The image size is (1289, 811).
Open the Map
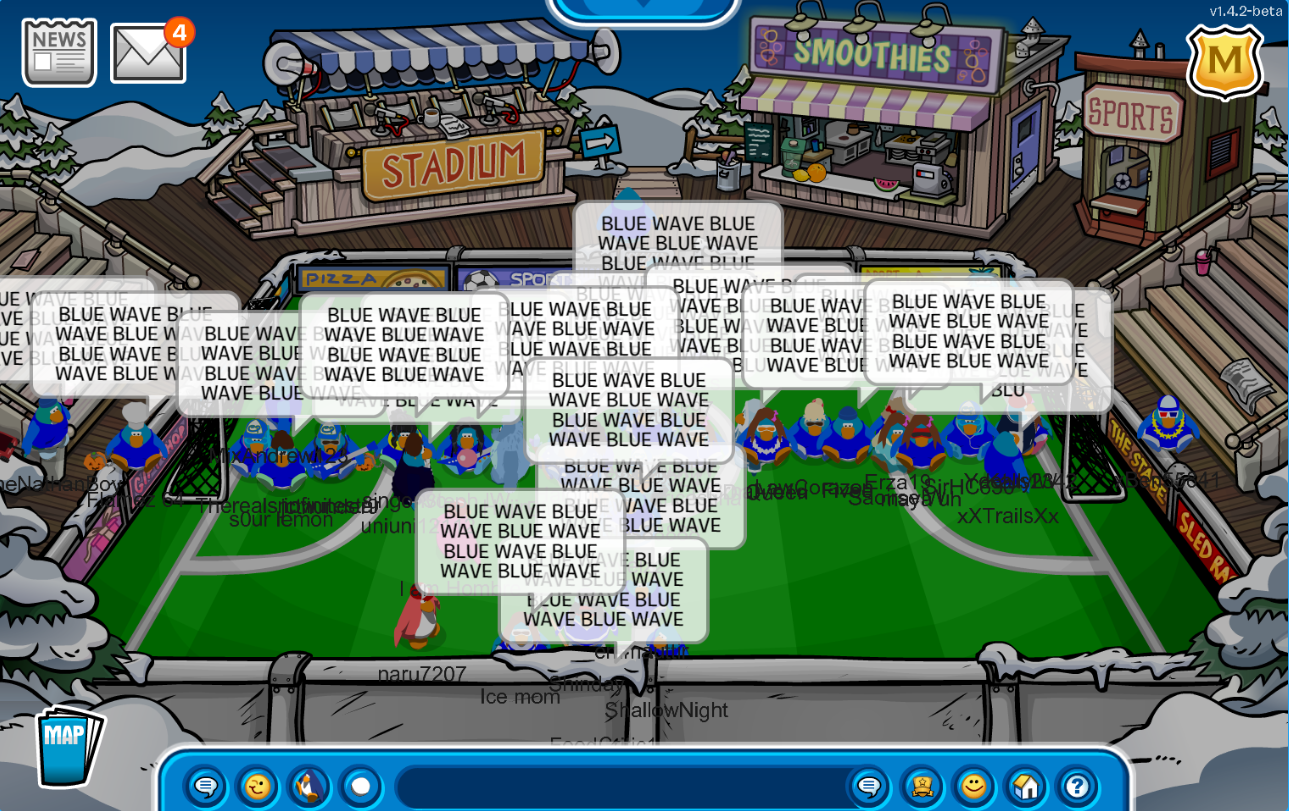68,745
